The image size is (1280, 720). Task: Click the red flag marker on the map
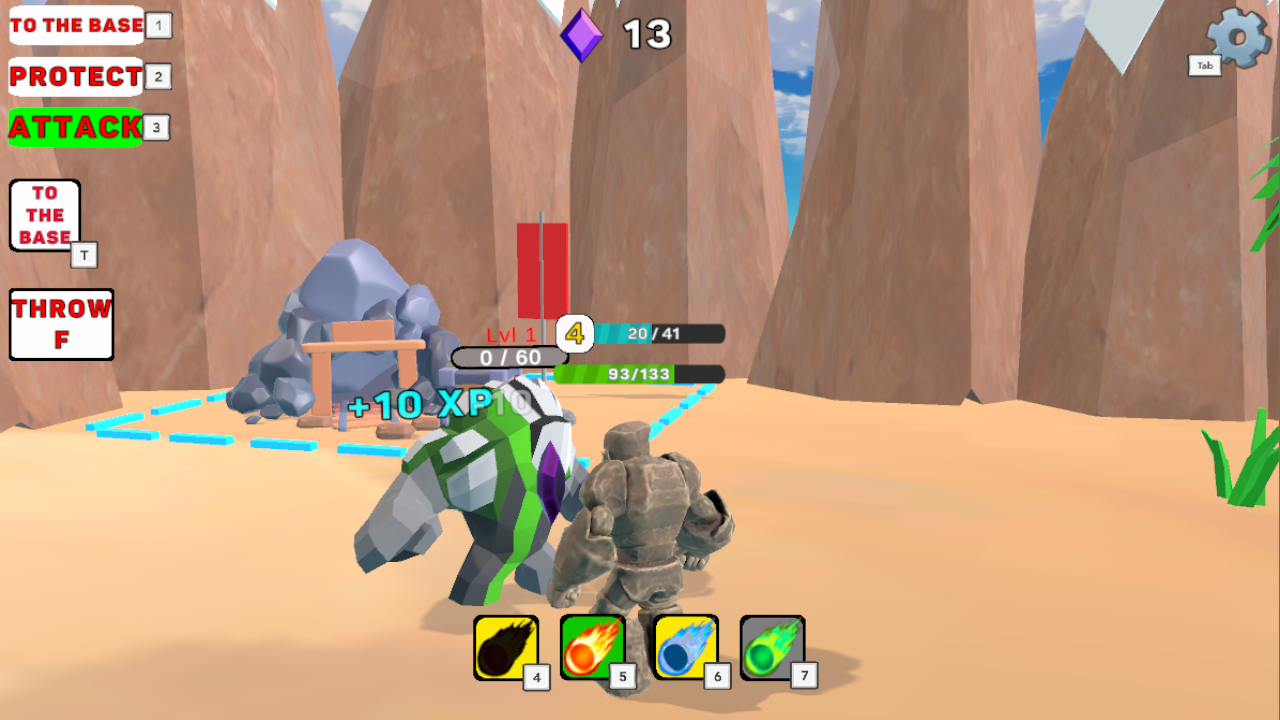(543, 270)
